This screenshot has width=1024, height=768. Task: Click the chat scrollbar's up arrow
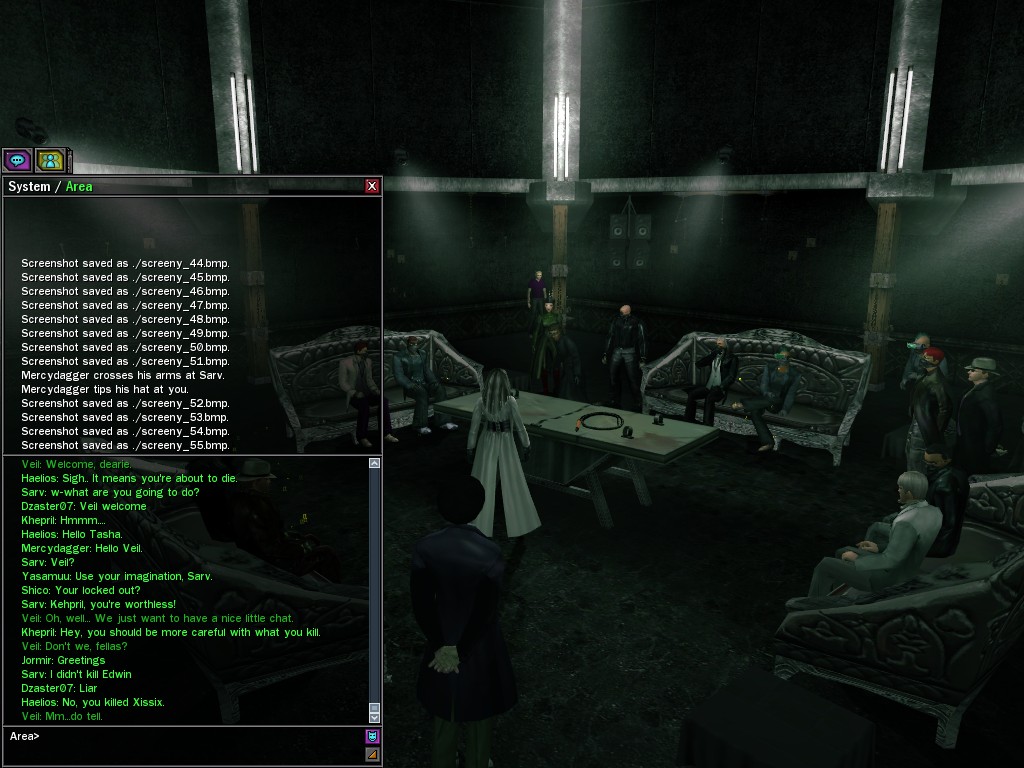pos(375,464)
